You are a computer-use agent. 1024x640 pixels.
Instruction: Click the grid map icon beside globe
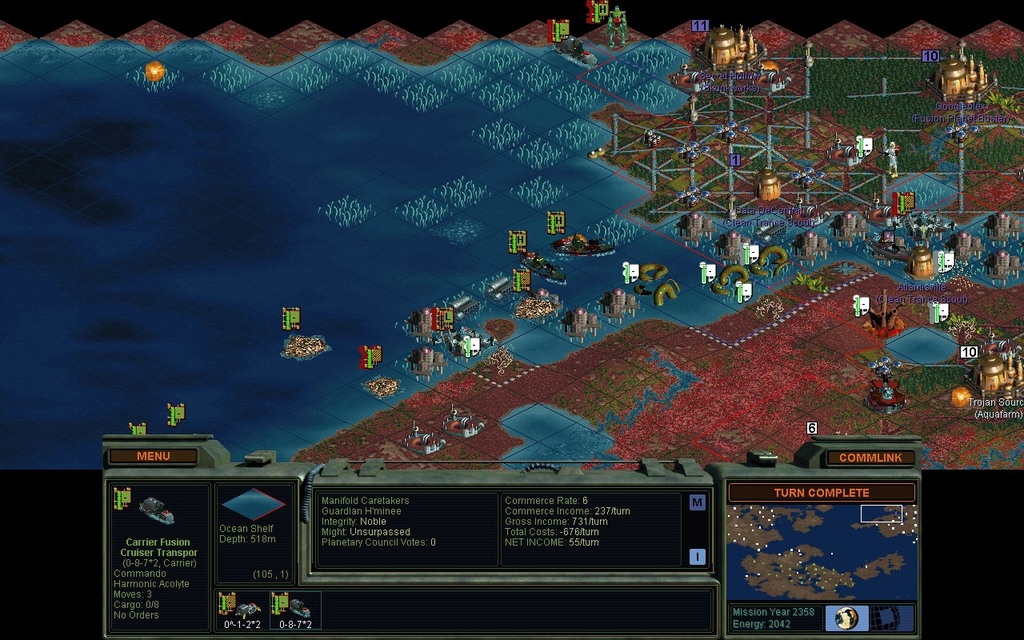[883, 617]
